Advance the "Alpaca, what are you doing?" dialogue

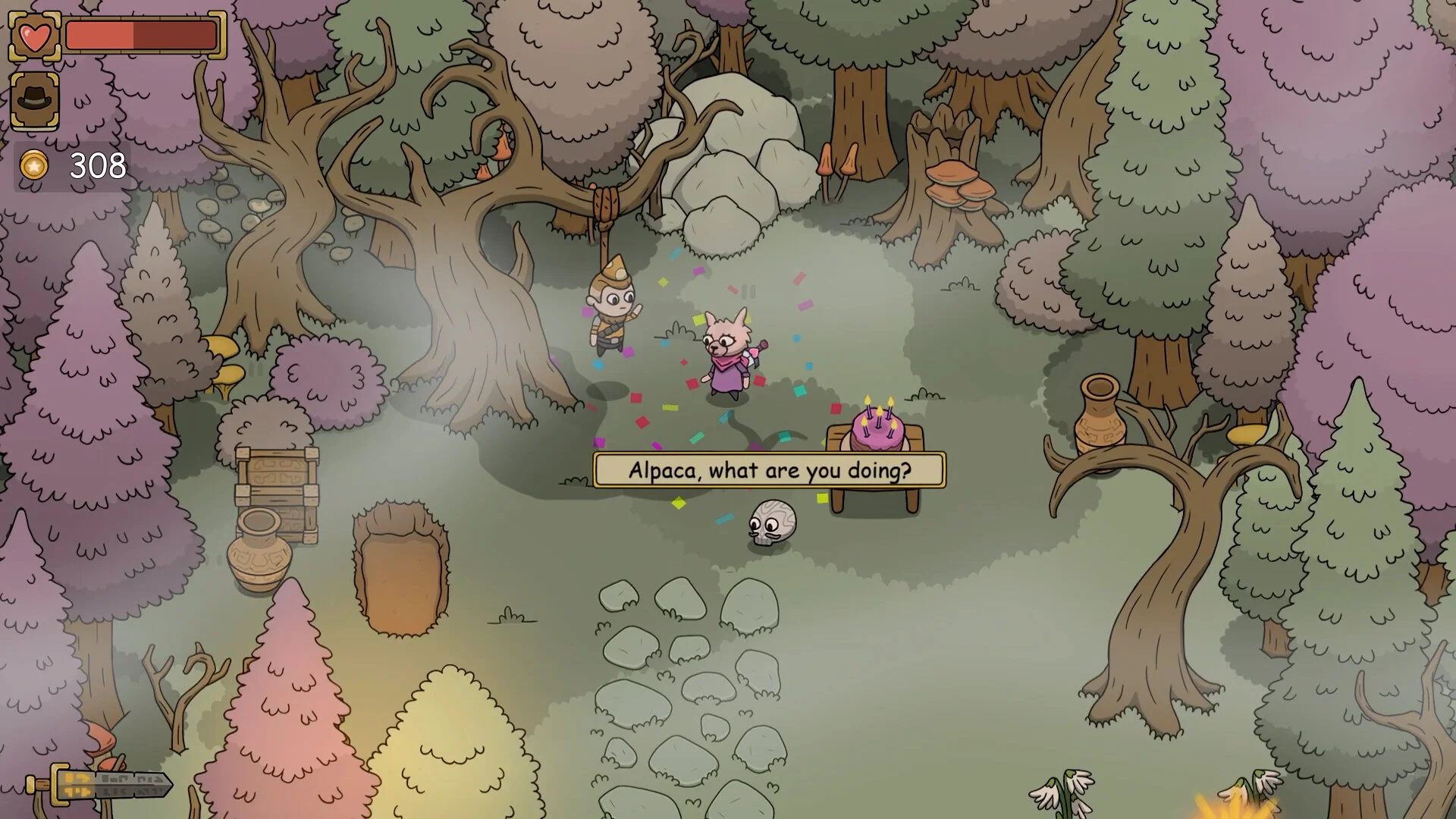(769, 471)
